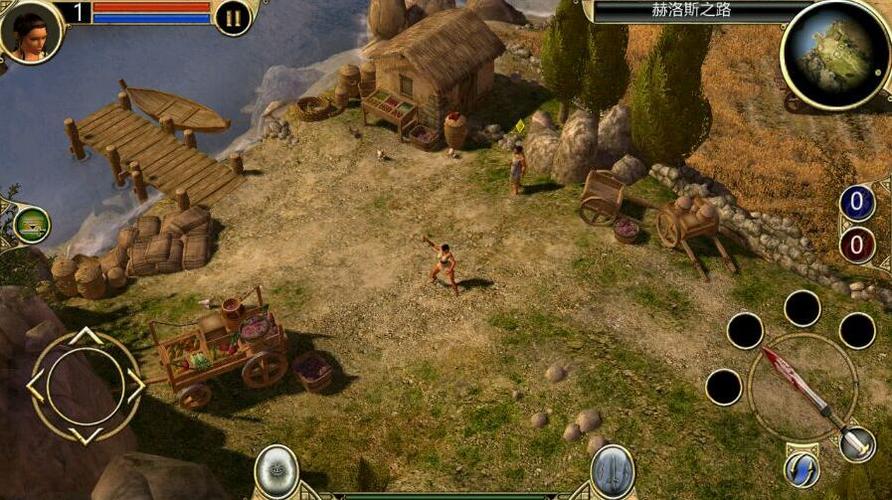Screen dimensions: 892x500
Task: Open the blue oval icon at bottom right
Action: 612,470
